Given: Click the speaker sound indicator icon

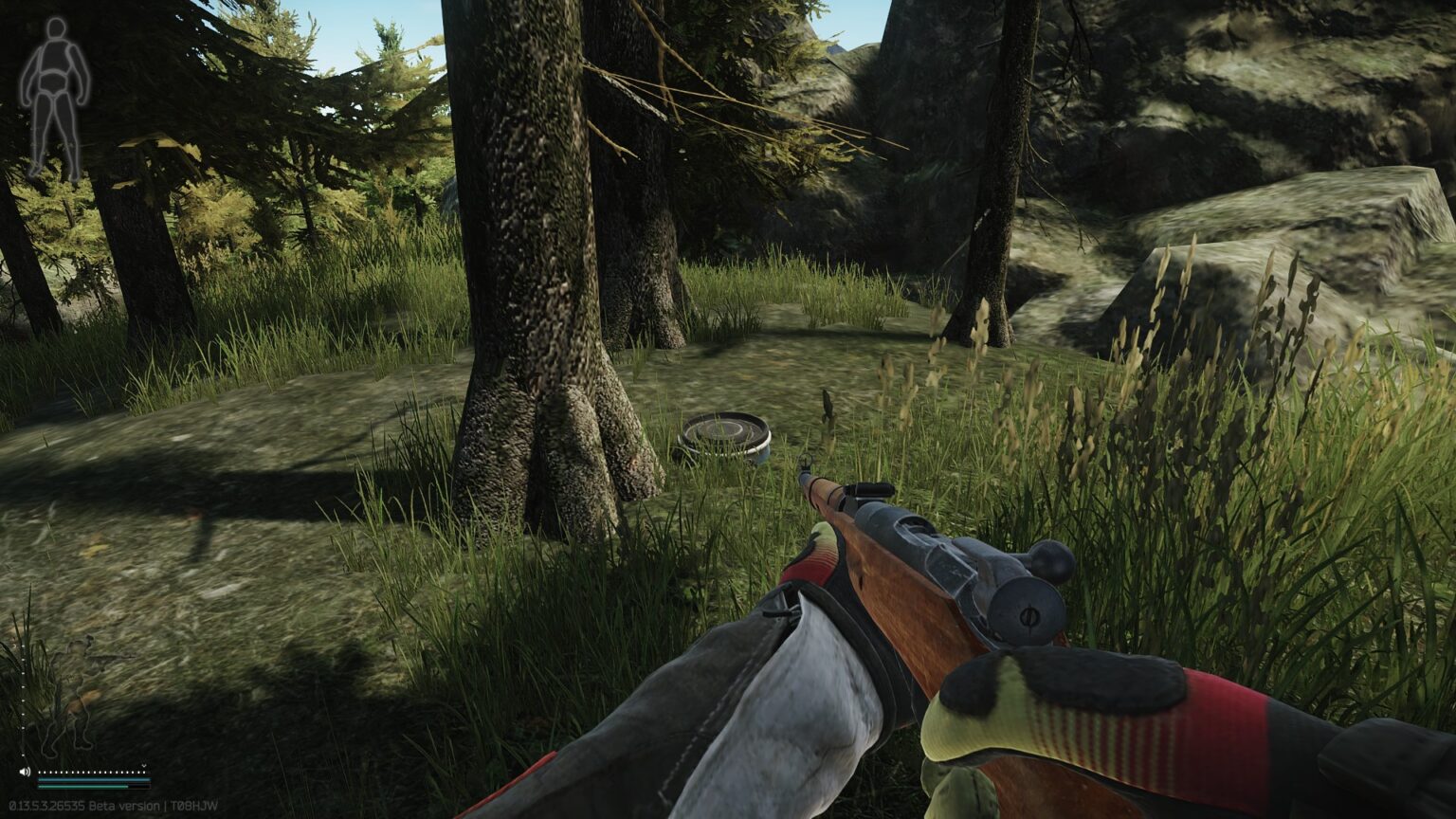Looking at the screenshot, I should point(25,772).
